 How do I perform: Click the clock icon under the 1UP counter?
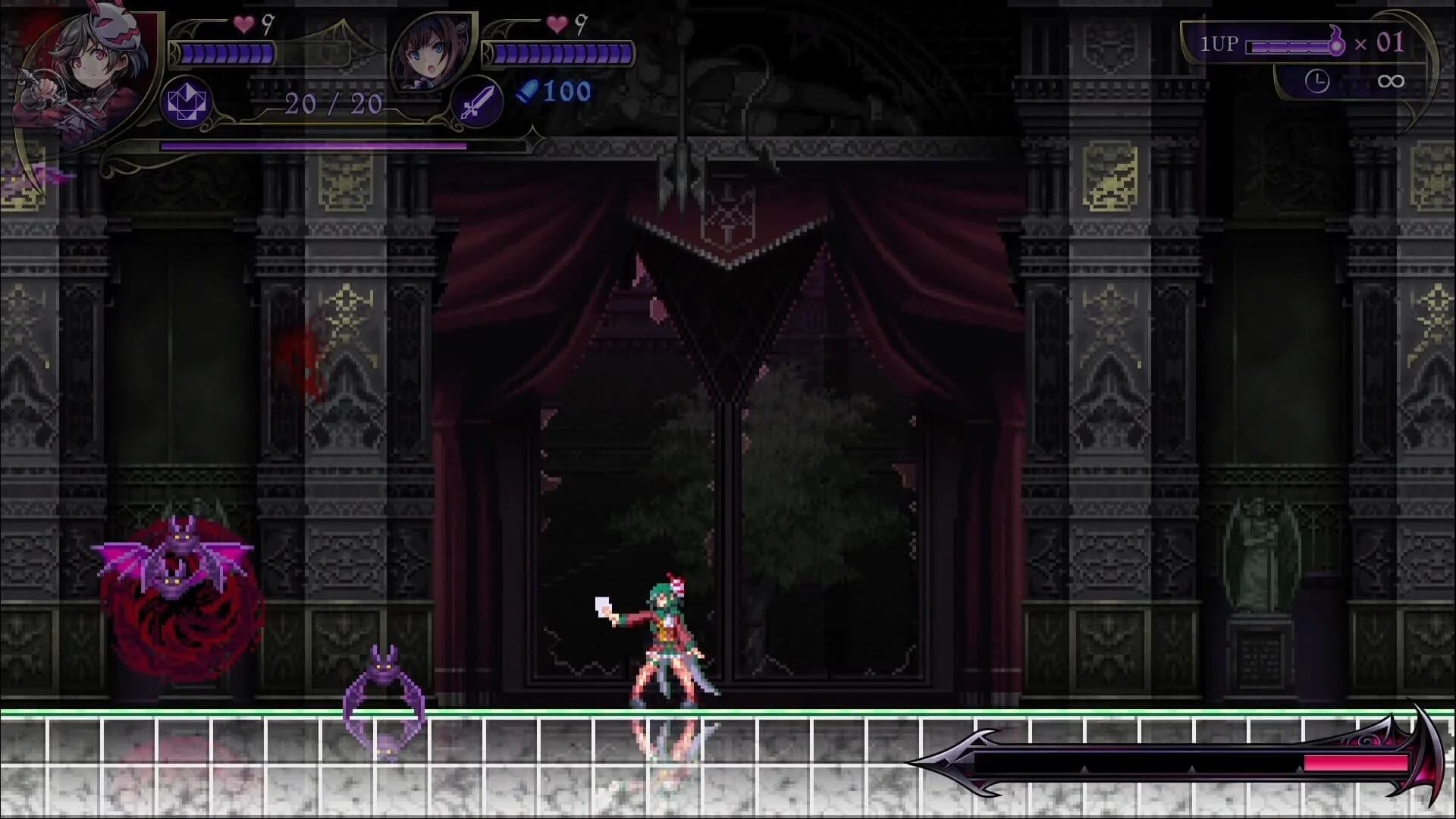pos(1317,80)
